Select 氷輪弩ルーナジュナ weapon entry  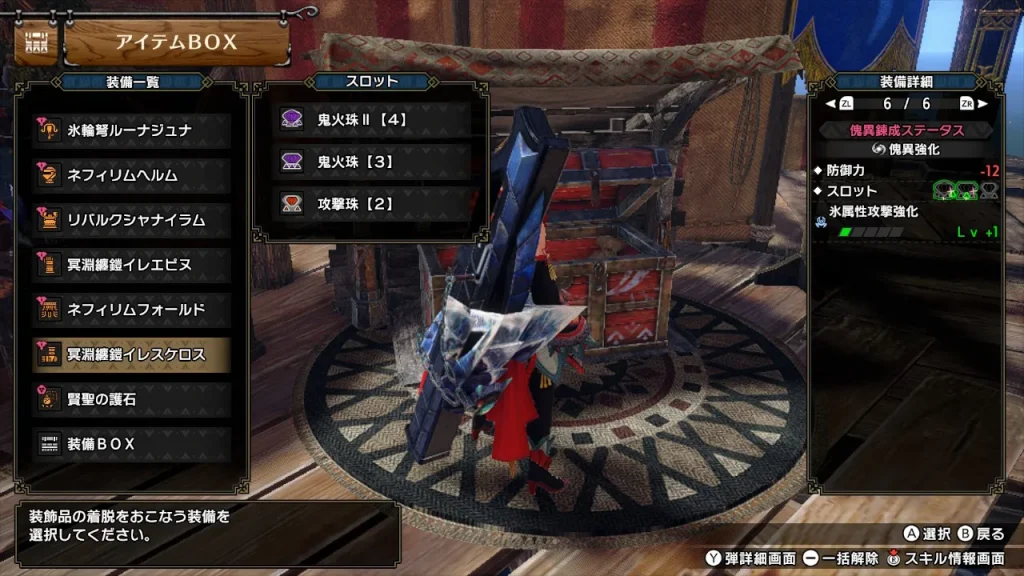(132, 131)
